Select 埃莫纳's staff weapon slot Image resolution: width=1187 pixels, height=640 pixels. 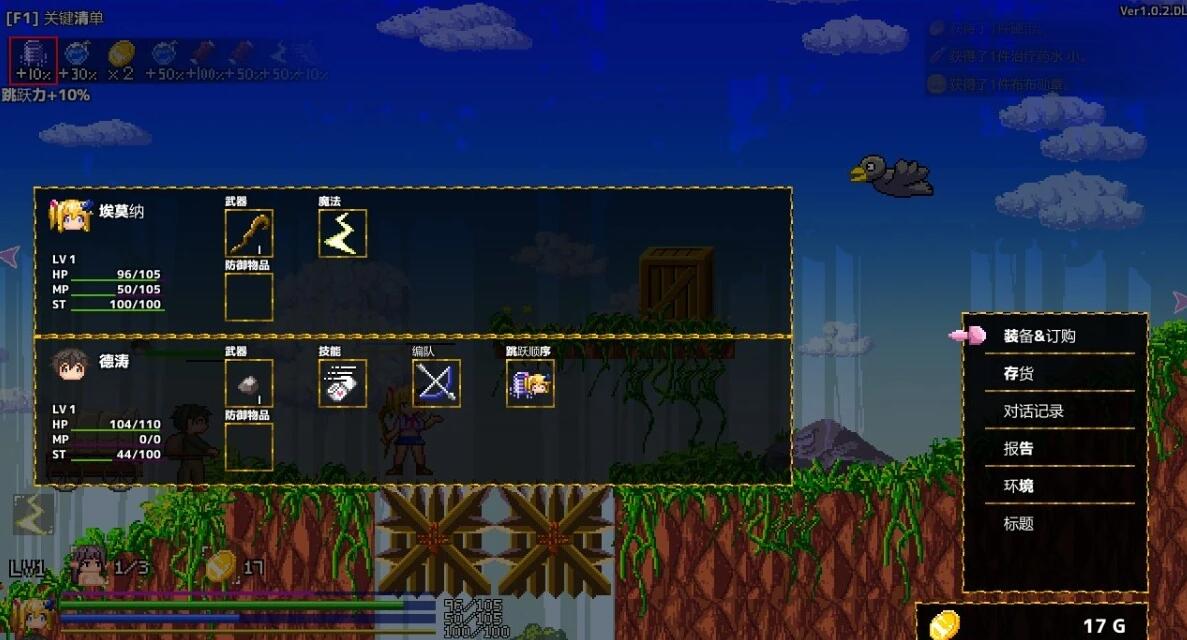coord(249,234)
